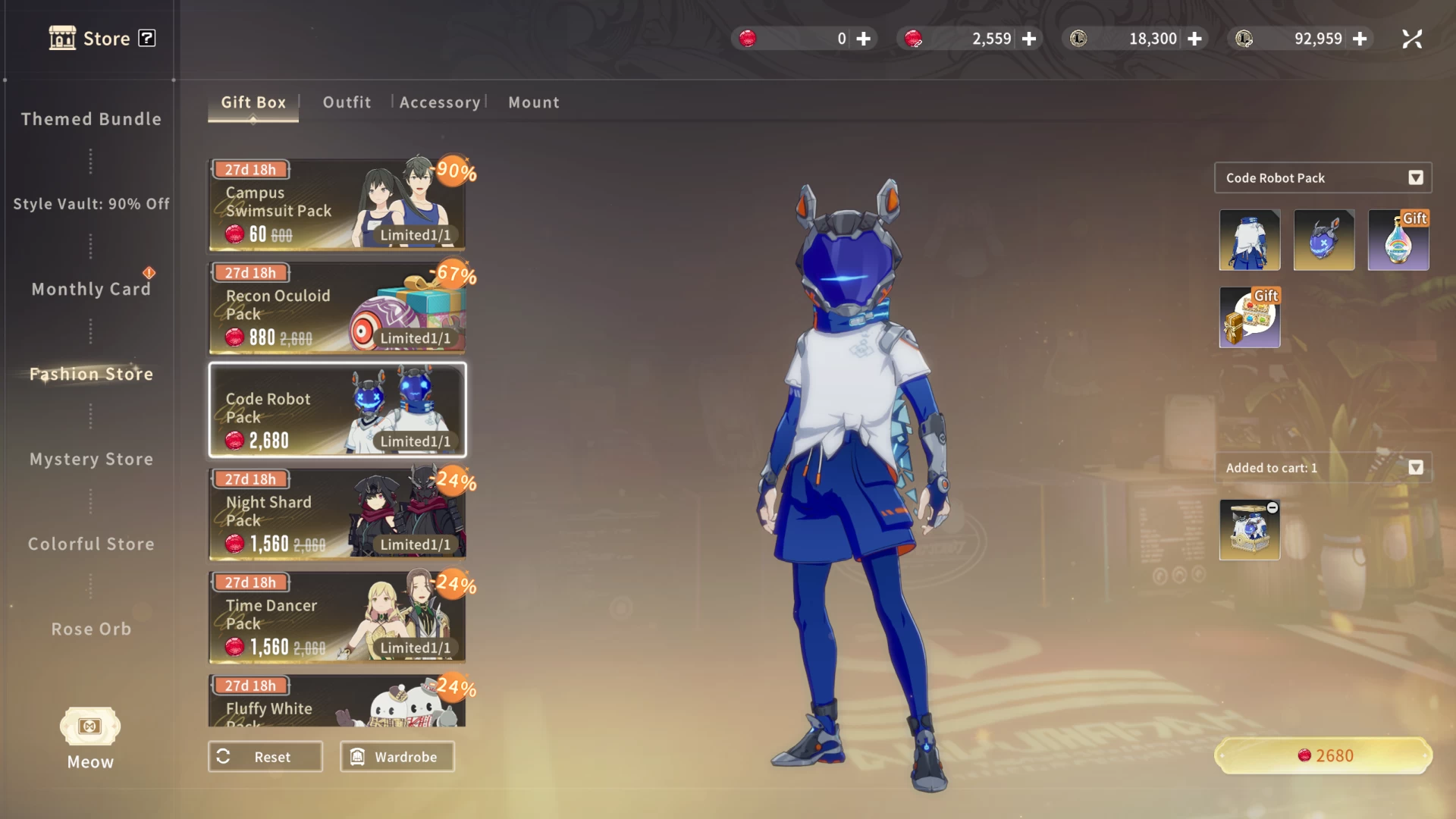The height and width of the screenshot is (819, 1456).
Task: Buy the cart for 2680
Action: [x=1323, y=755]
